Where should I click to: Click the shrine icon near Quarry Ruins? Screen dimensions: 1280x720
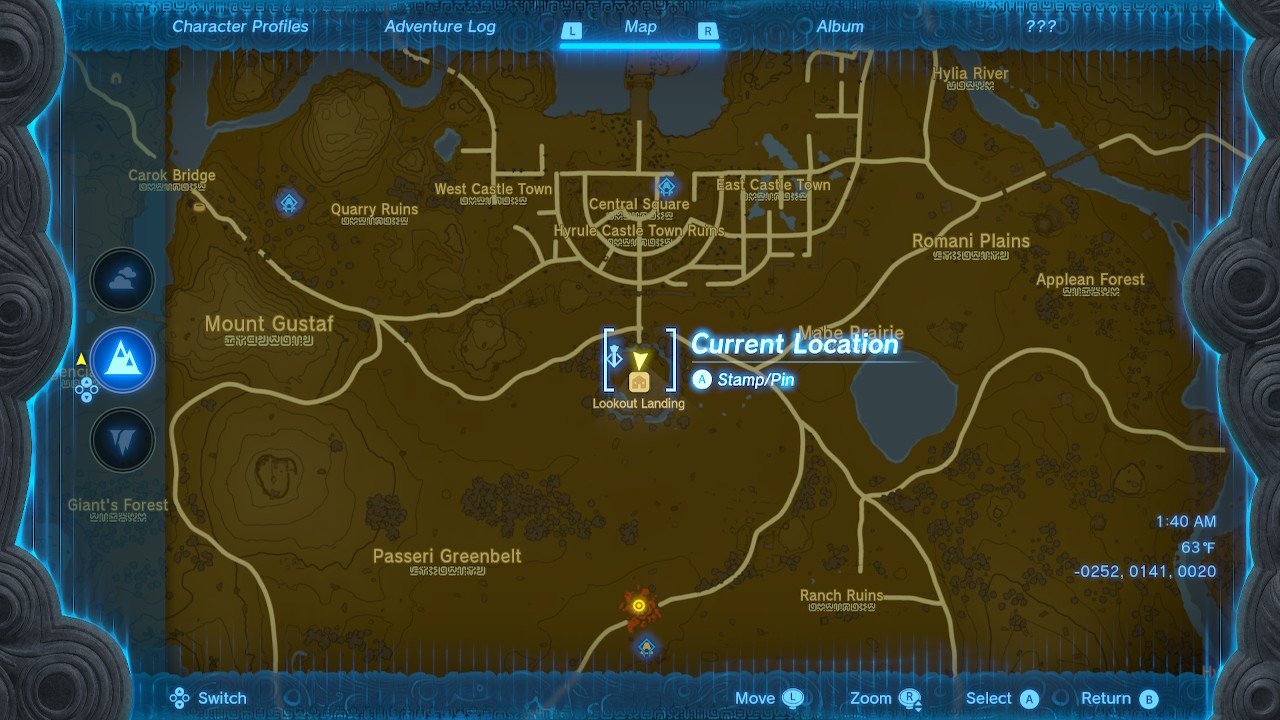coord(288,202)
